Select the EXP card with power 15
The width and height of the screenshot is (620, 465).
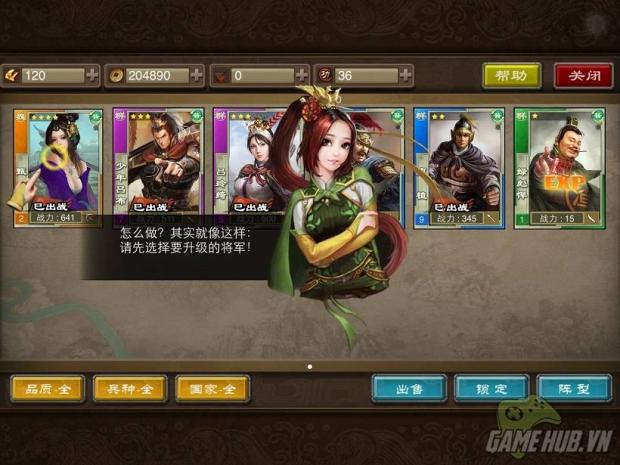click(558, 165)
